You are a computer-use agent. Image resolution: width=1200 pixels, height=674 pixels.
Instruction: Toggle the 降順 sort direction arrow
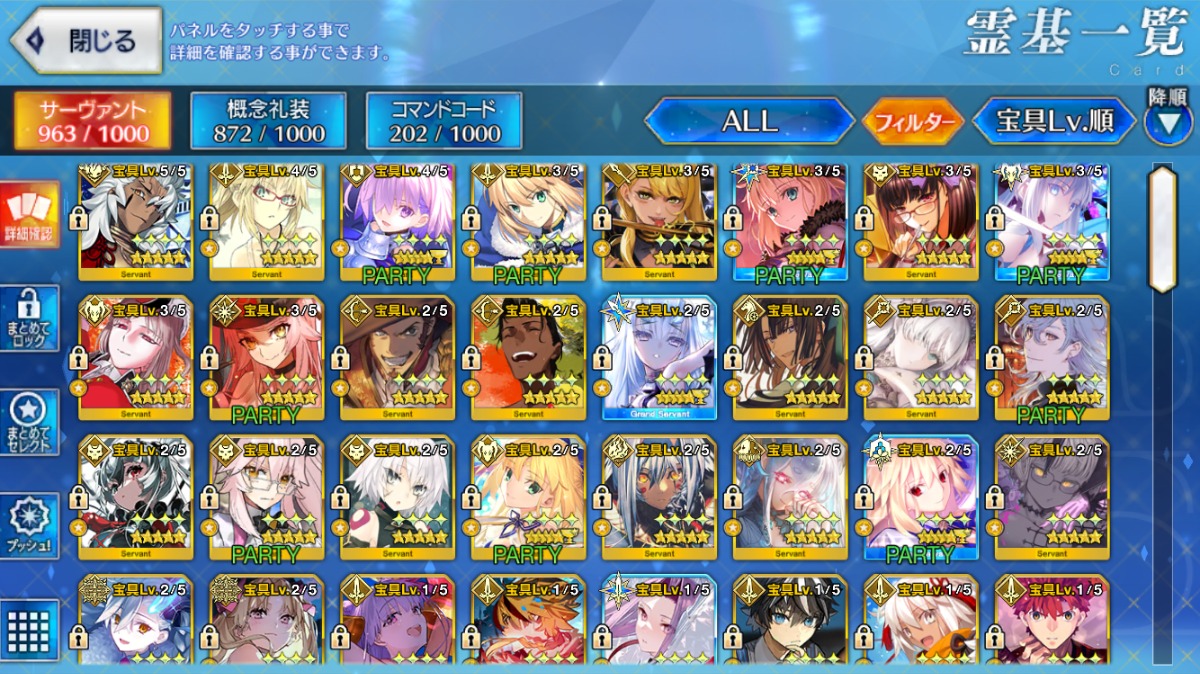click(x=1167, y=122)
